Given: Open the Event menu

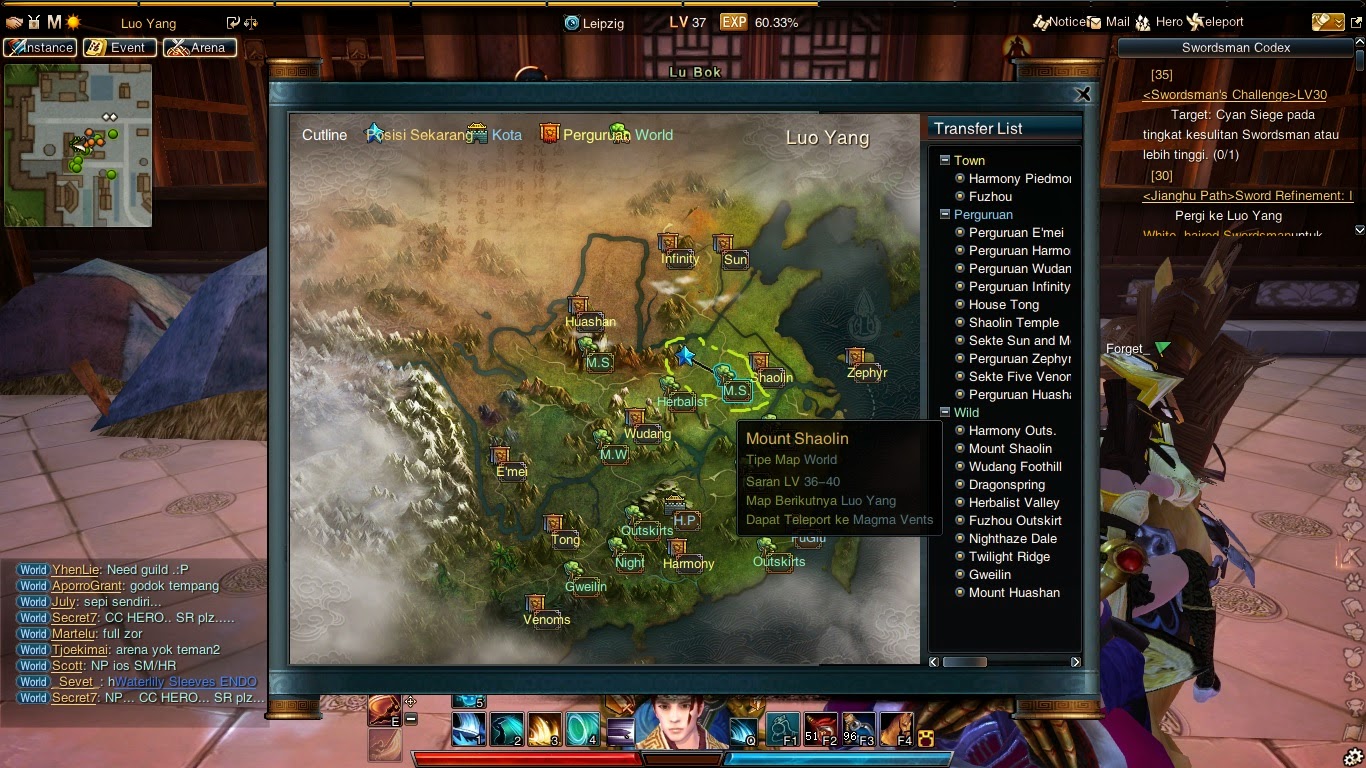Looking at the screenshot, I should 122,47.
